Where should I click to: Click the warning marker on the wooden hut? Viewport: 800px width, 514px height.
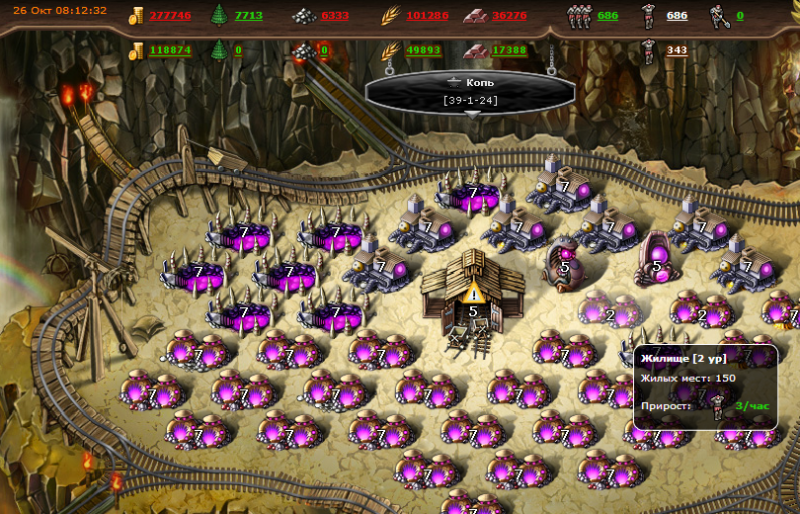point(473,292)
